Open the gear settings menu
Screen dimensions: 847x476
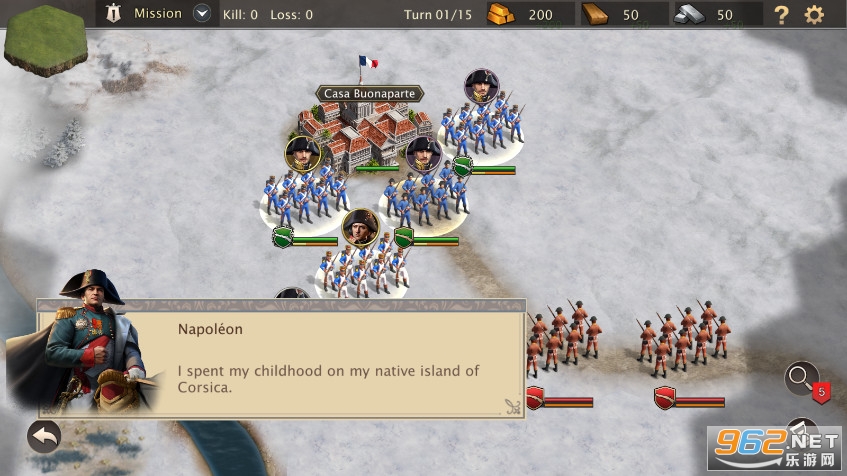click(x=814, y=15)
